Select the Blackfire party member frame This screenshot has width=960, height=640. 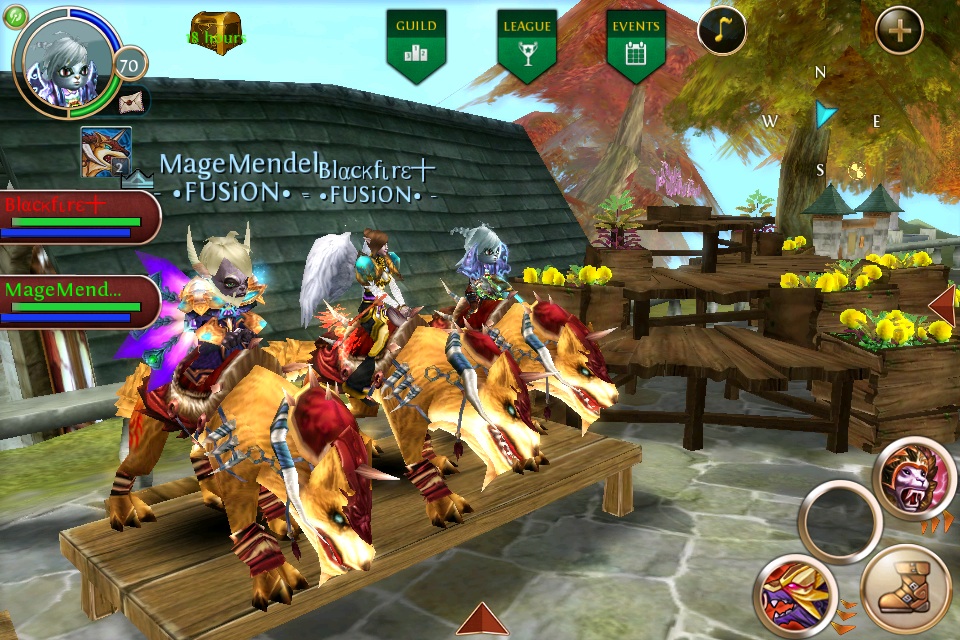click(78, 216)
